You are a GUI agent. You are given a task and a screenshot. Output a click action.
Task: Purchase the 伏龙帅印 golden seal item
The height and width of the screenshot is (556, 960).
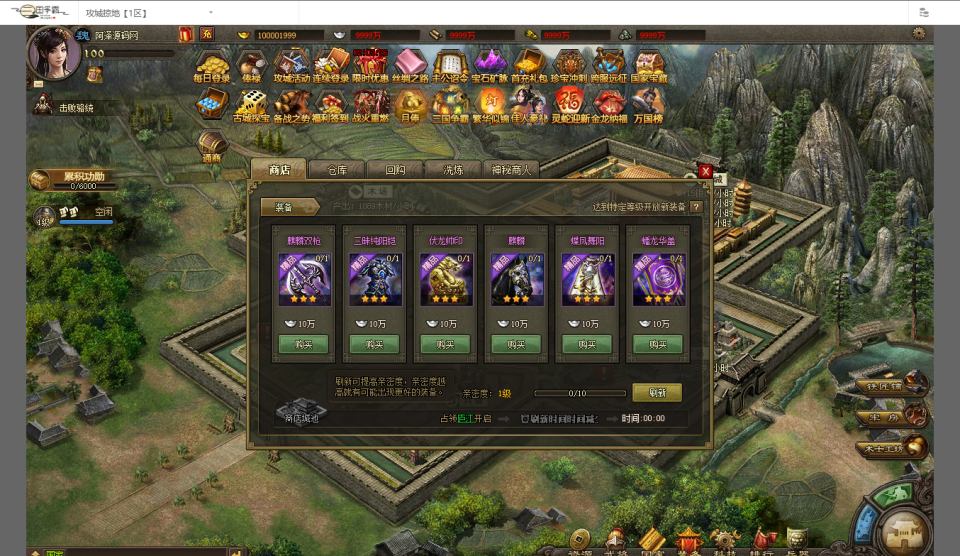(445, 344)
